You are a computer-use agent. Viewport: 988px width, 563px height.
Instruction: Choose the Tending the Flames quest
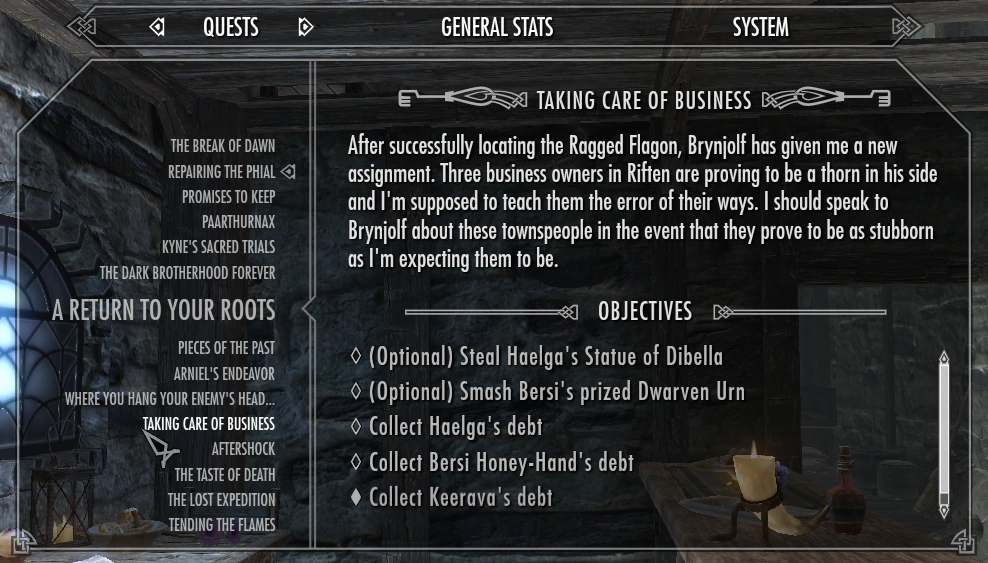point(221,525)
